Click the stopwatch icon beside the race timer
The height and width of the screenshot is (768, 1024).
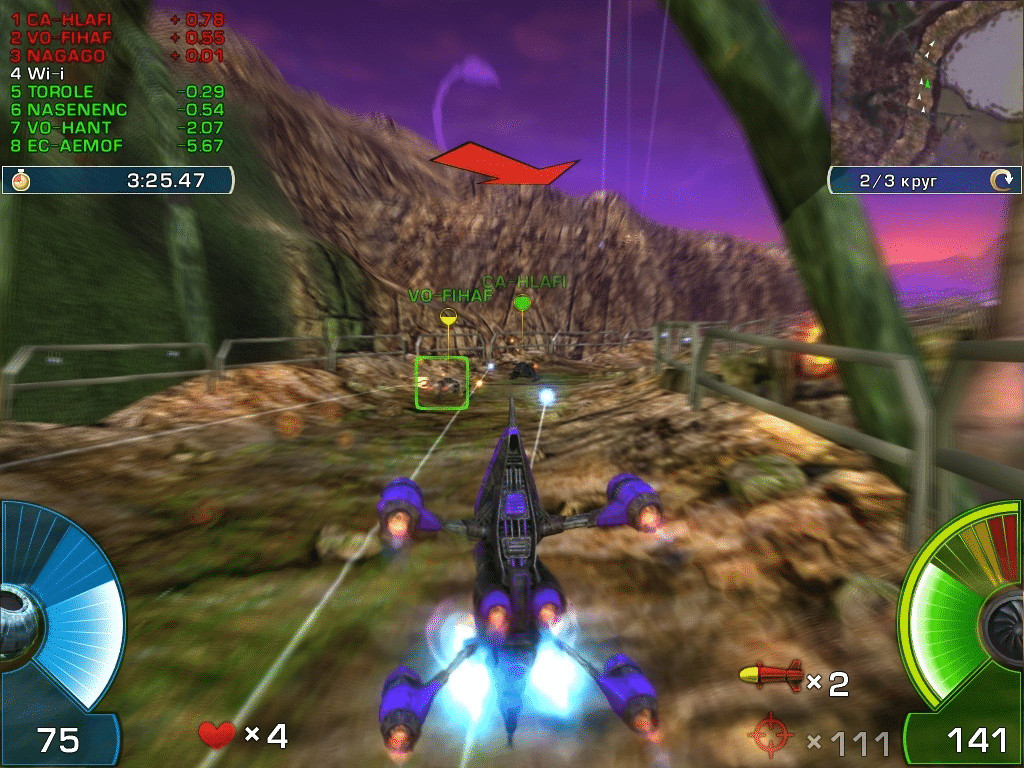click(x=22, y=181)
